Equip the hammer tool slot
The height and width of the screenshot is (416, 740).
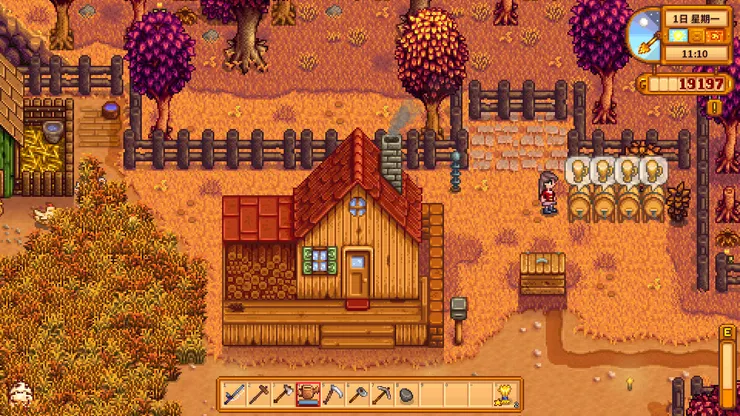[x=258, y=393]
